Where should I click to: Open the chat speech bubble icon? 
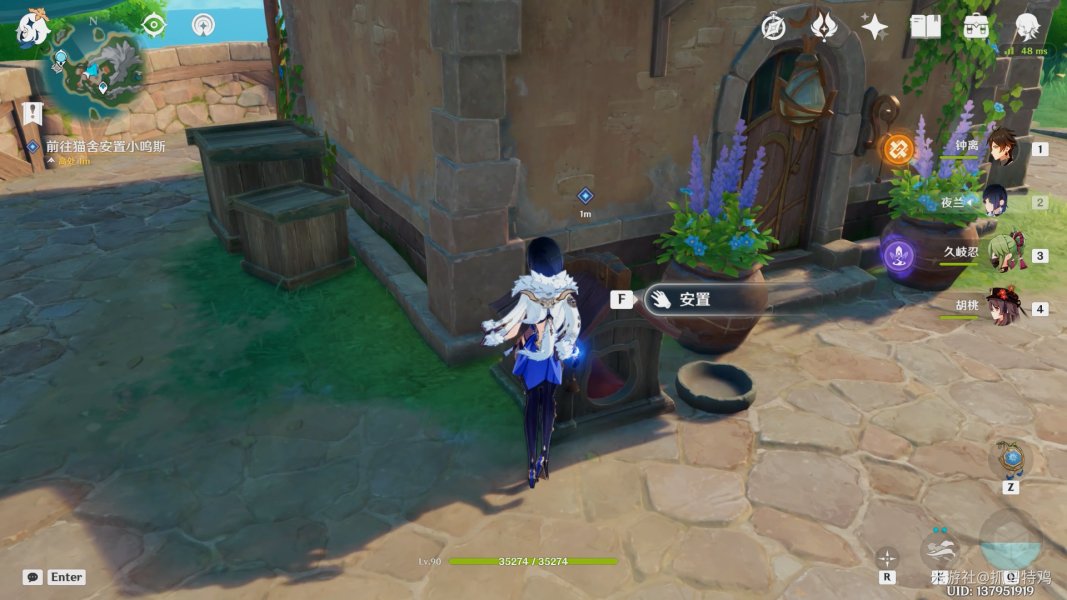coord(33,577)
